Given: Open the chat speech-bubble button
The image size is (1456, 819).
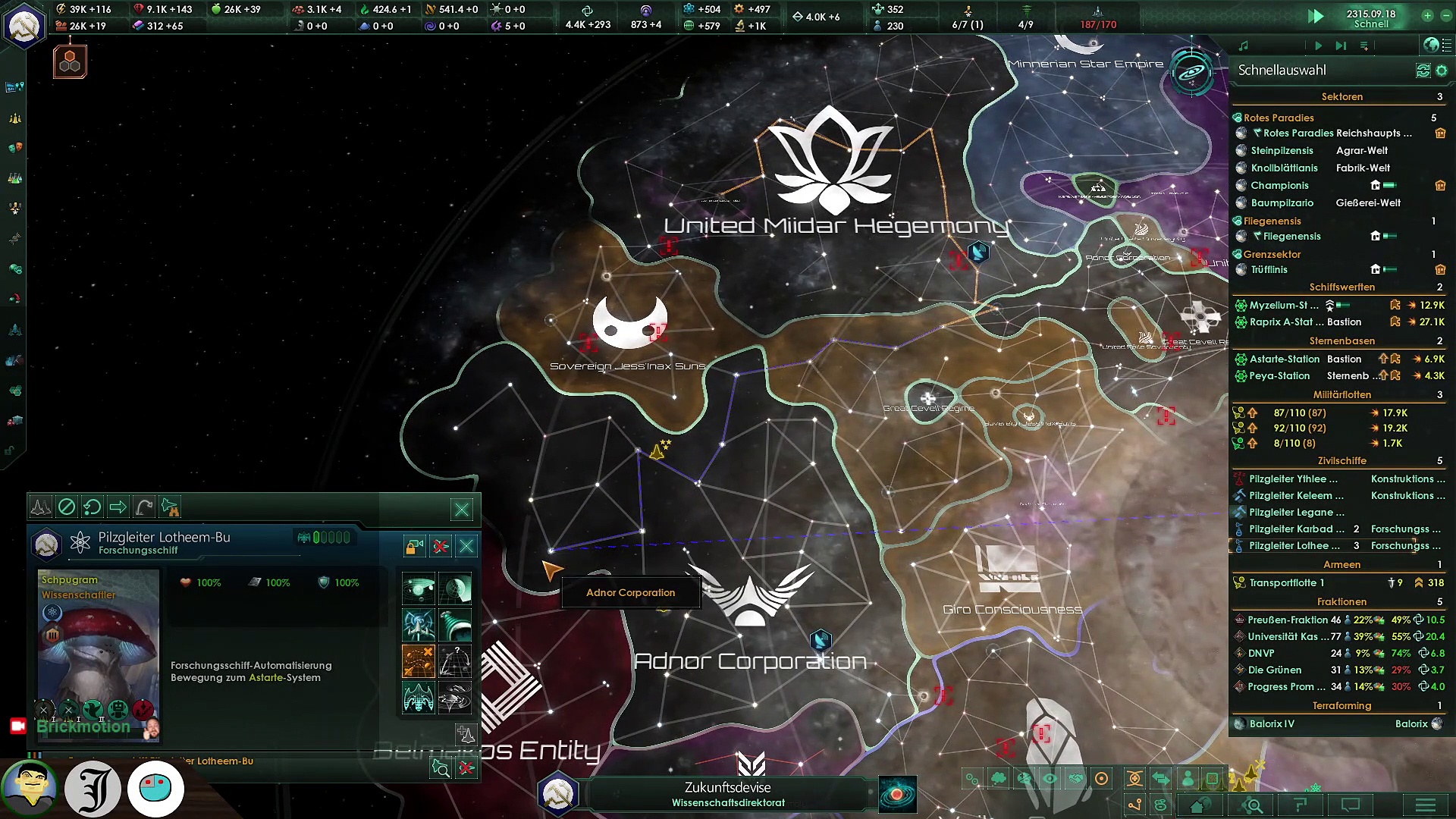Looking at the screenshot, I should click(x=1351, y=805).
